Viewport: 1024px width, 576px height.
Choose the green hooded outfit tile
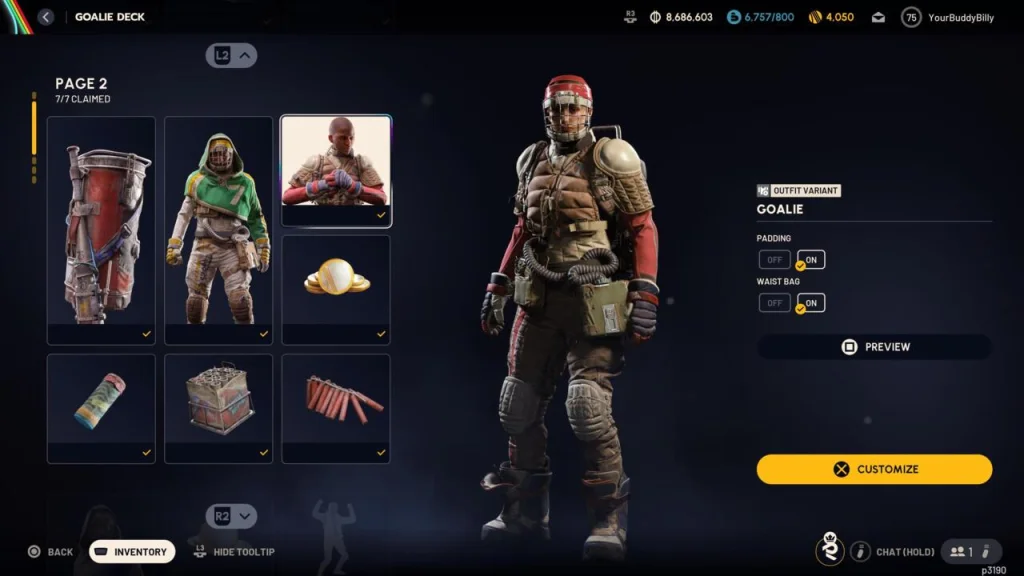[218, 230]
